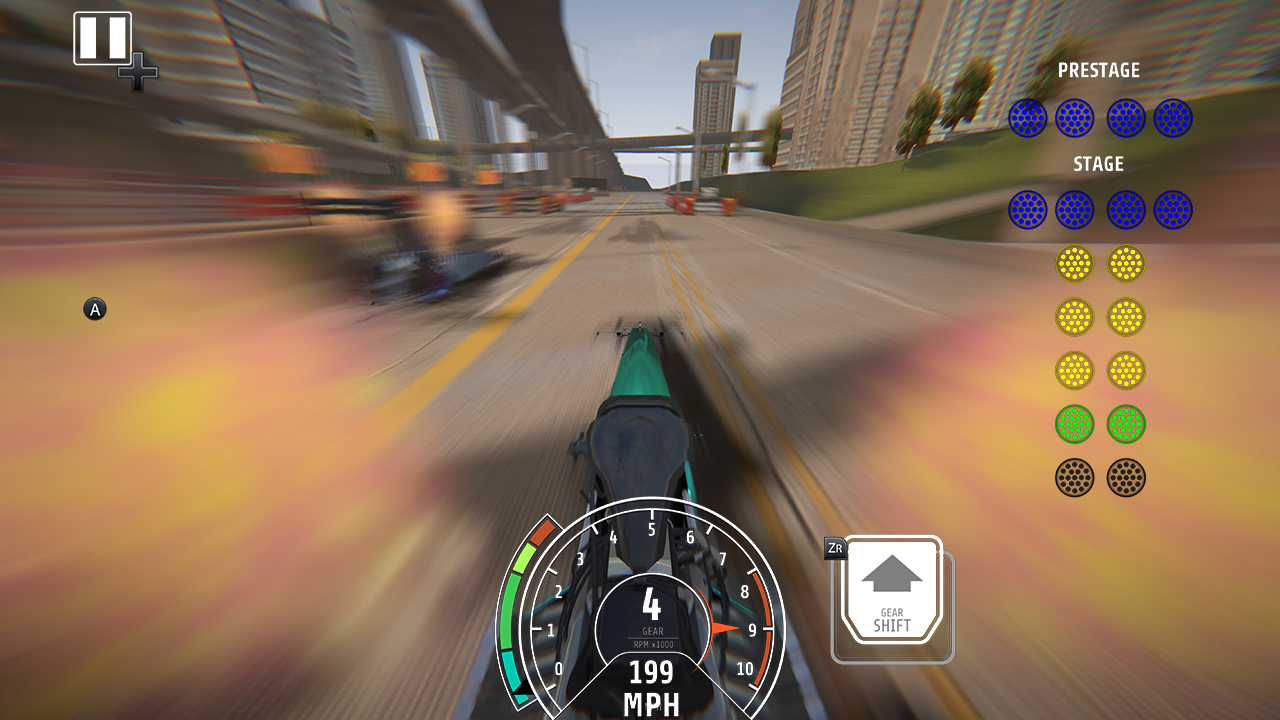Click the second row of yellow tree lights
Viewport: 1280px width, 720px height.
click(x=1073, y=316)
